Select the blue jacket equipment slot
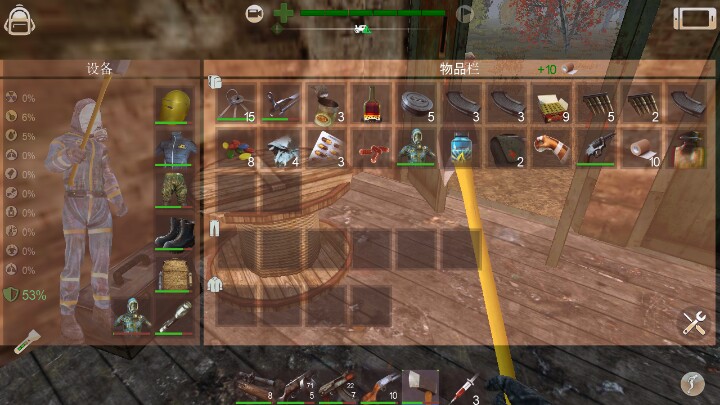This screenshot has height=405, width=720. pyautogui.click(x=173, y=148)
